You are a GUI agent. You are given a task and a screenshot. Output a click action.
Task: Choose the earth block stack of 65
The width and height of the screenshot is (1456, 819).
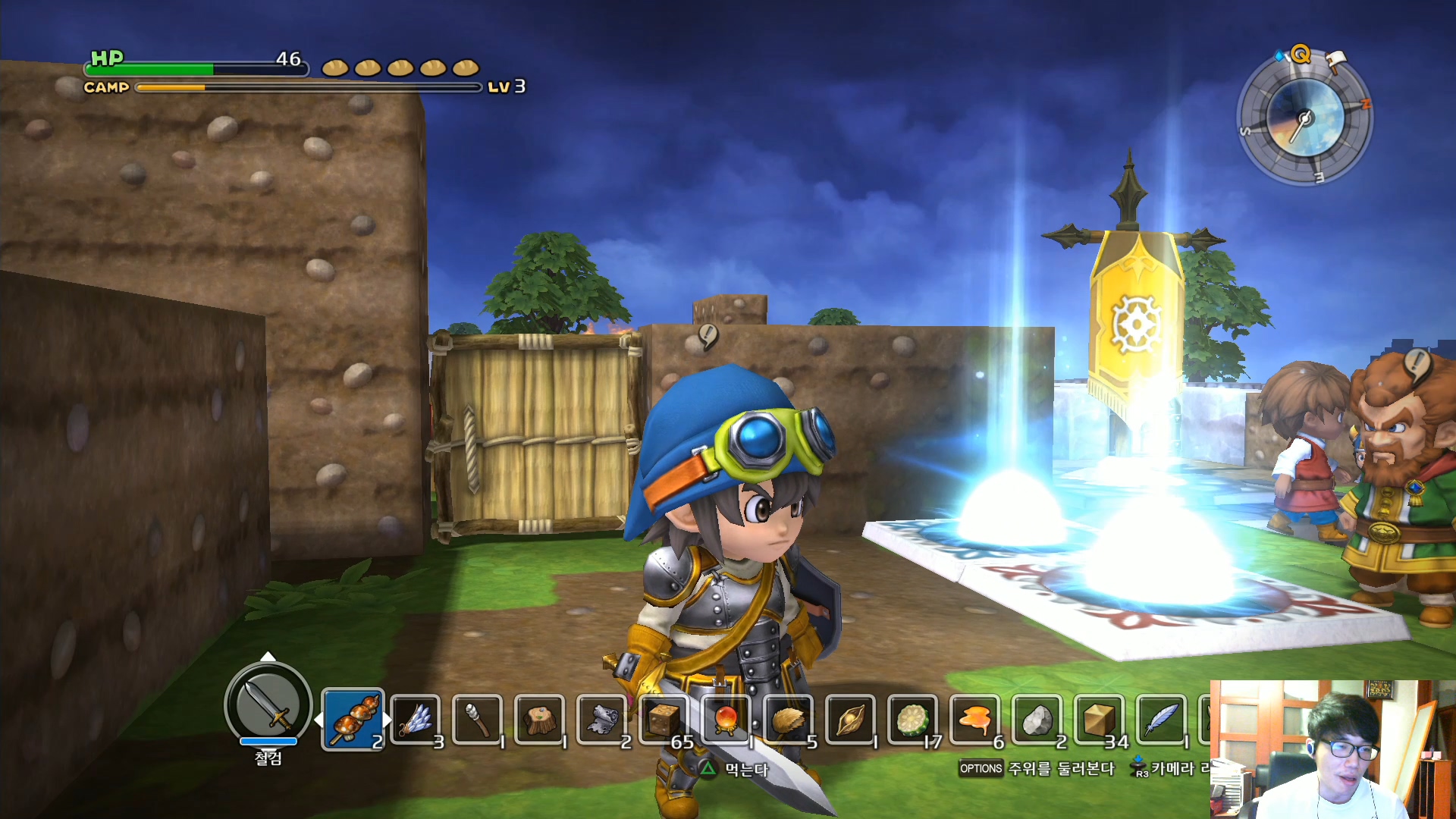pos(665,719)
